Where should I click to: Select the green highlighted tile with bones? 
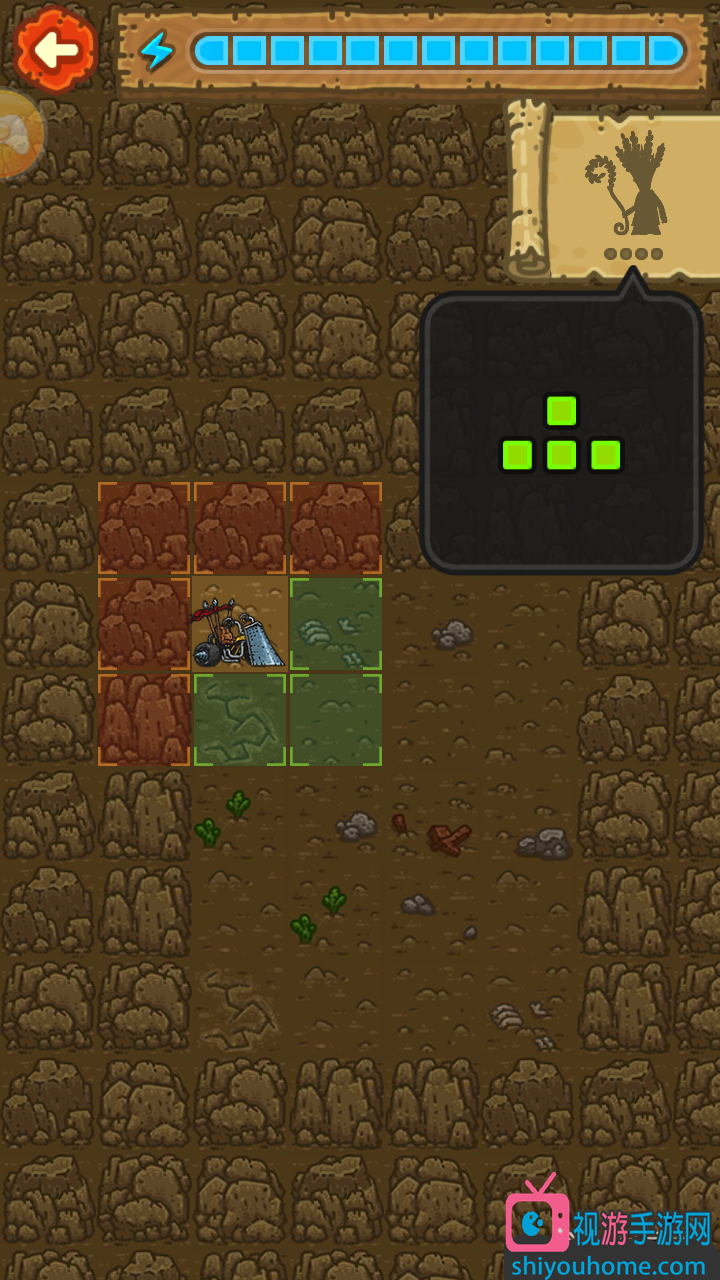[336, 624]
